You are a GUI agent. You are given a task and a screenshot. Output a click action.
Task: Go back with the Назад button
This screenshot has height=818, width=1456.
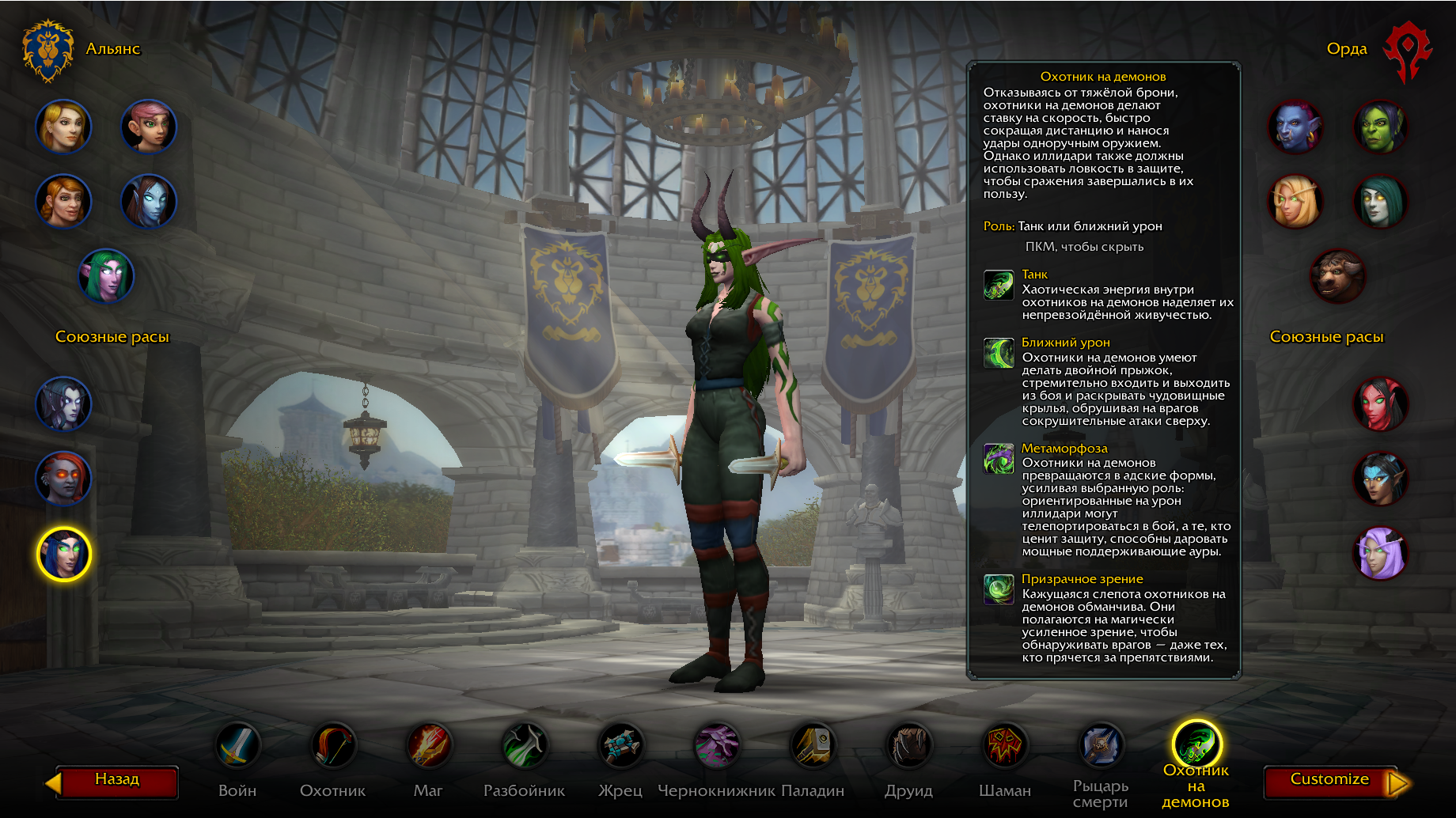pyautogui.click(x=117, y=781)
